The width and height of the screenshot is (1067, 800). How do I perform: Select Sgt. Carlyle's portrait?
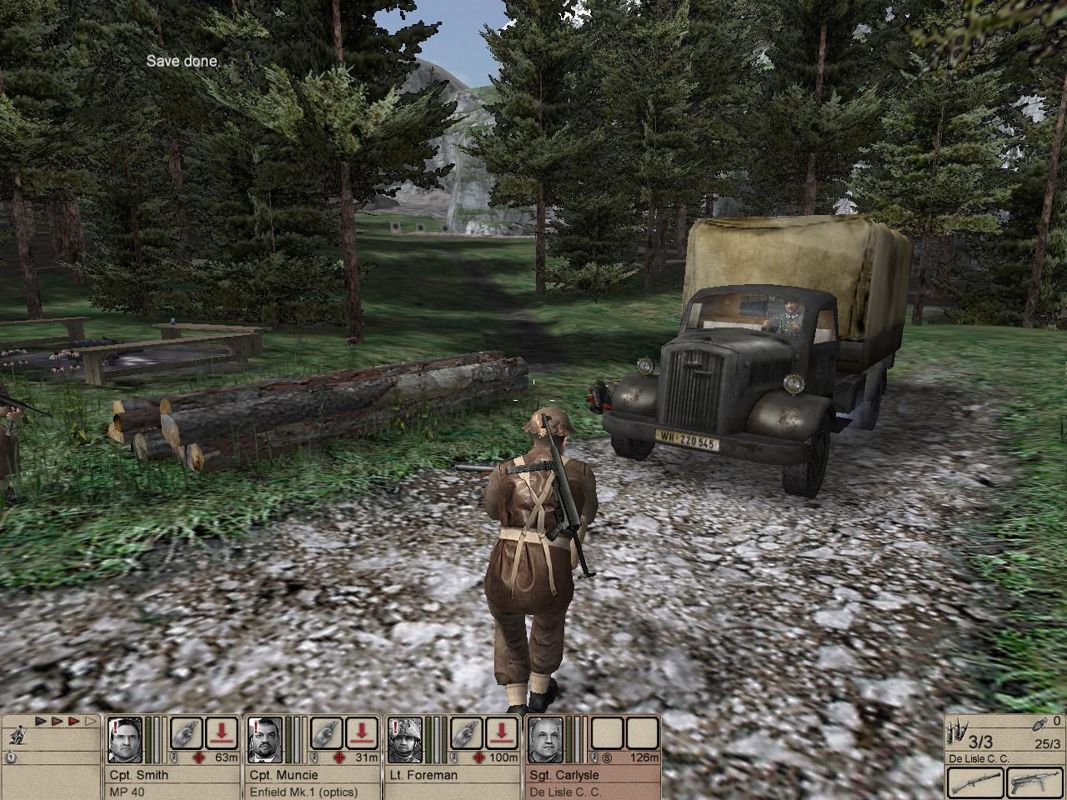point(545,740)
